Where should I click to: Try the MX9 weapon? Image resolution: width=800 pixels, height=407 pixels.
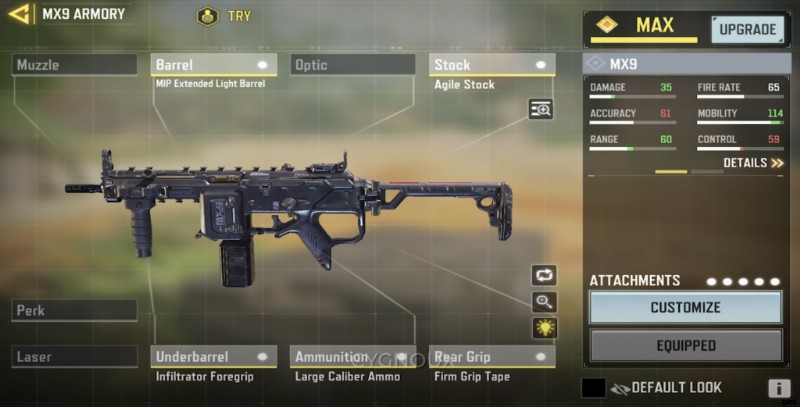[x=225, y=16]
